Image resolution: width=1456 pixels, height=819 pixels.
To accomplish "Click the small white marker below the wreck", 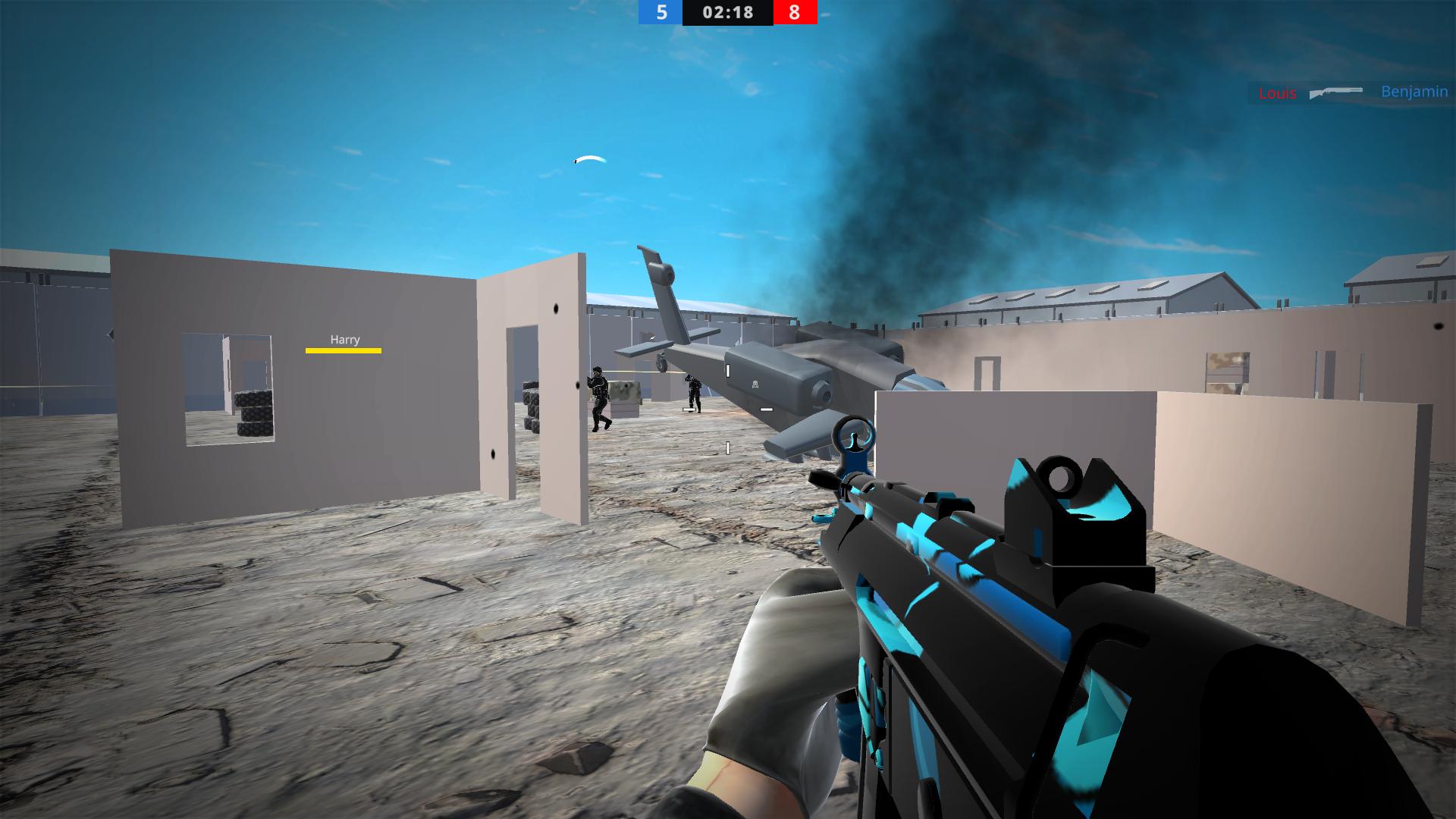I will [728, 447].
